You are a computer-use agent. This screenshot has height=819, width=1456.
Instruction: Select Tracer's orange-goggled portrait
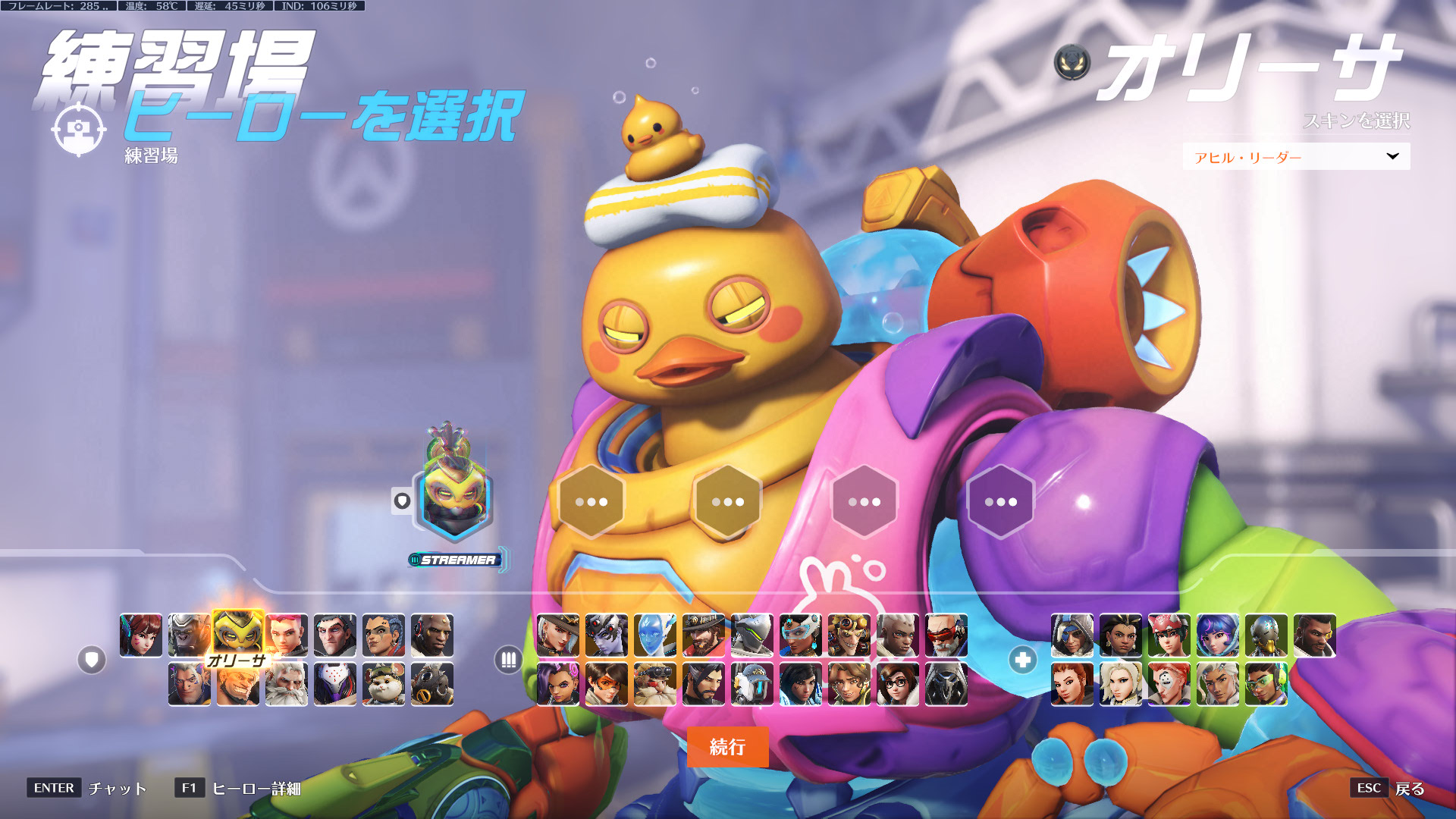(x=607, y=684)
